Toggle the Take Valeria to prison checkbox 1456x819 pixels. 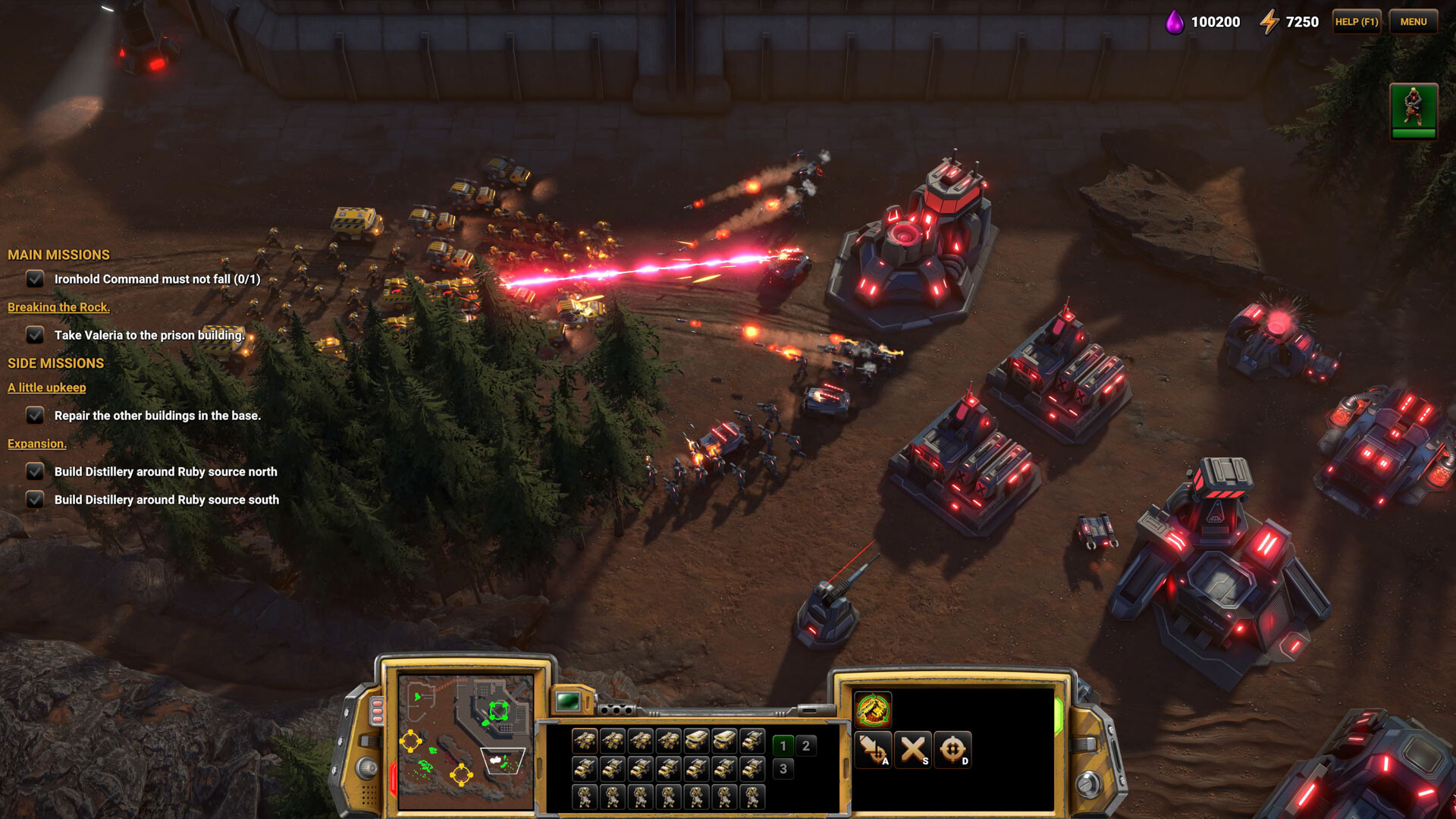pyautogui.click(x=35, y=335)
